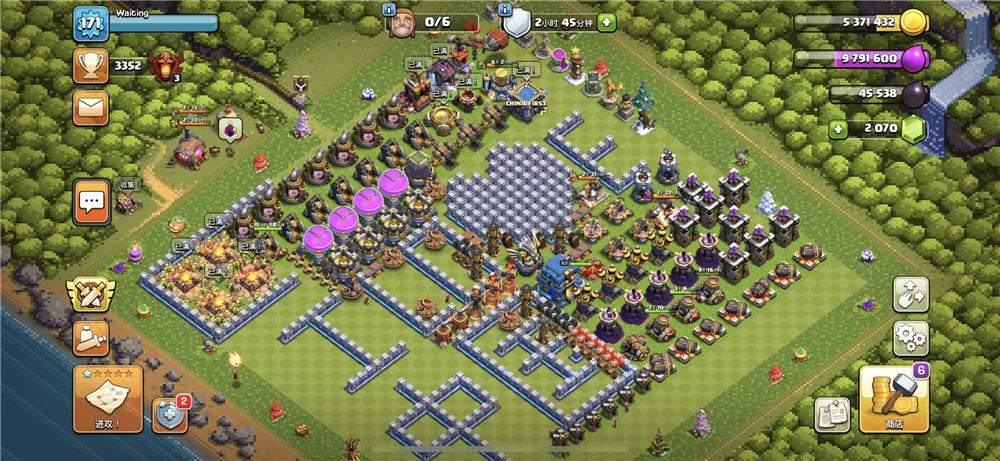This screenshot has height=461, width=1000.
Task: Open the chat speech bubble panel
Action: (92, 203)
